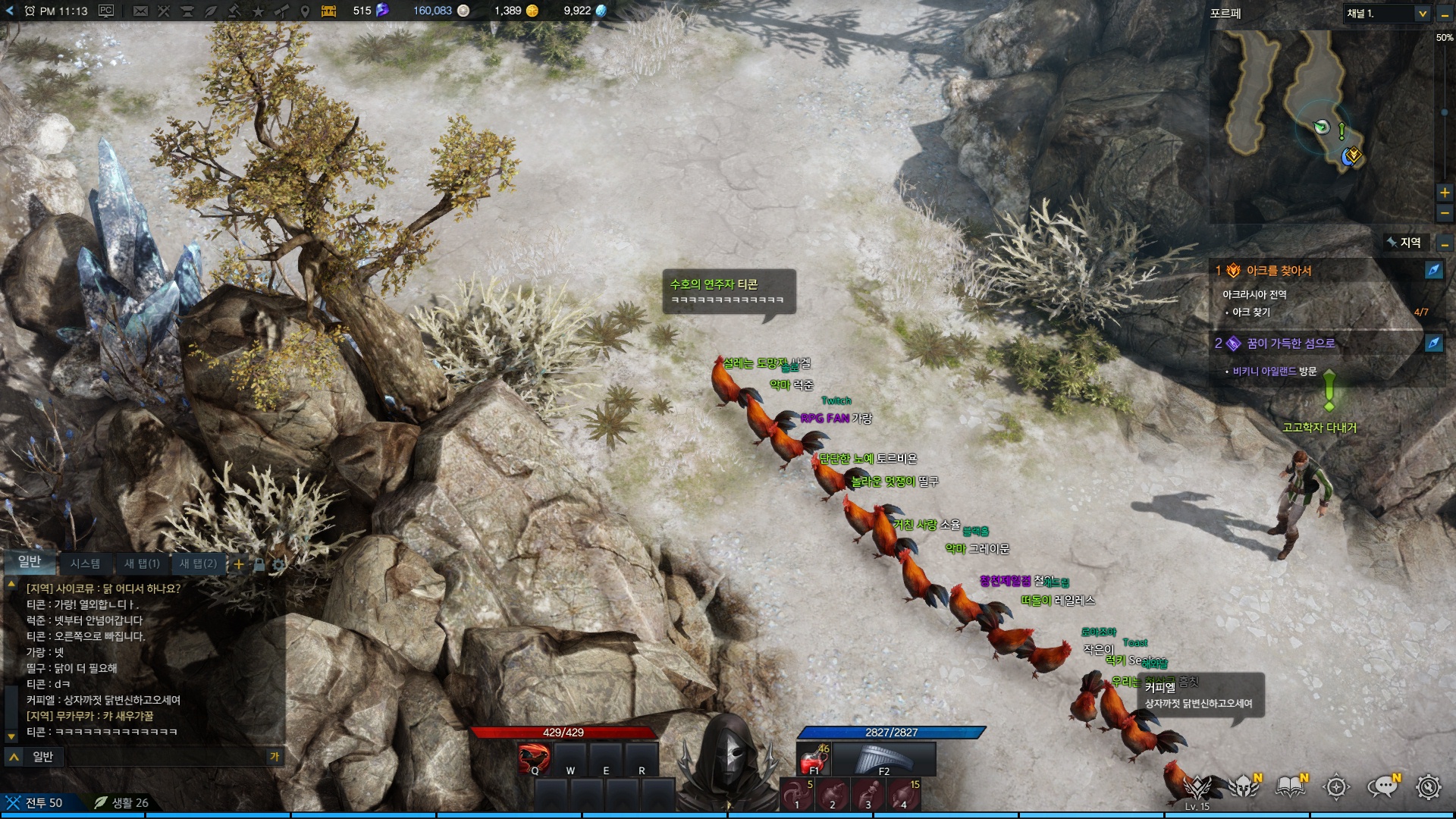Open the mail envelope icon
This screenshot has width=1456, height=819.
point(140,11)
